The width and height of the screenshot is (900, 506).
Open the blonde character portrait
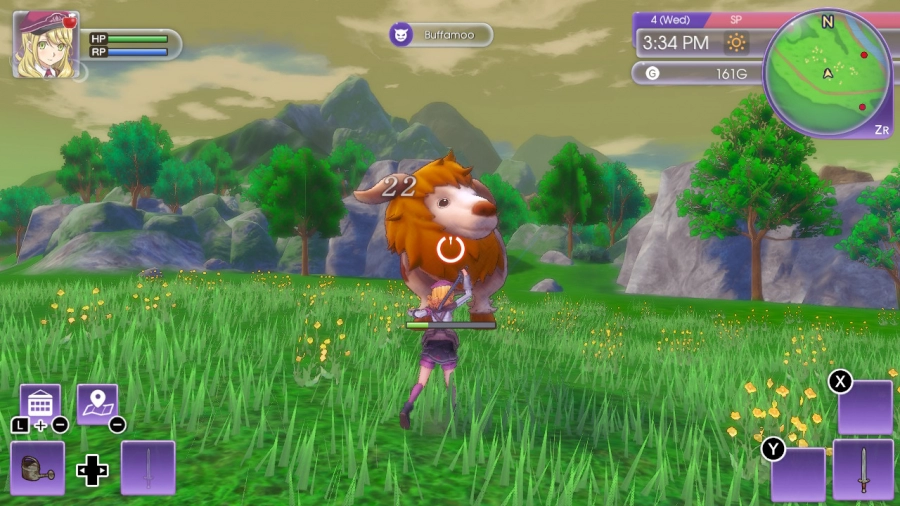[x=45, y=44]
